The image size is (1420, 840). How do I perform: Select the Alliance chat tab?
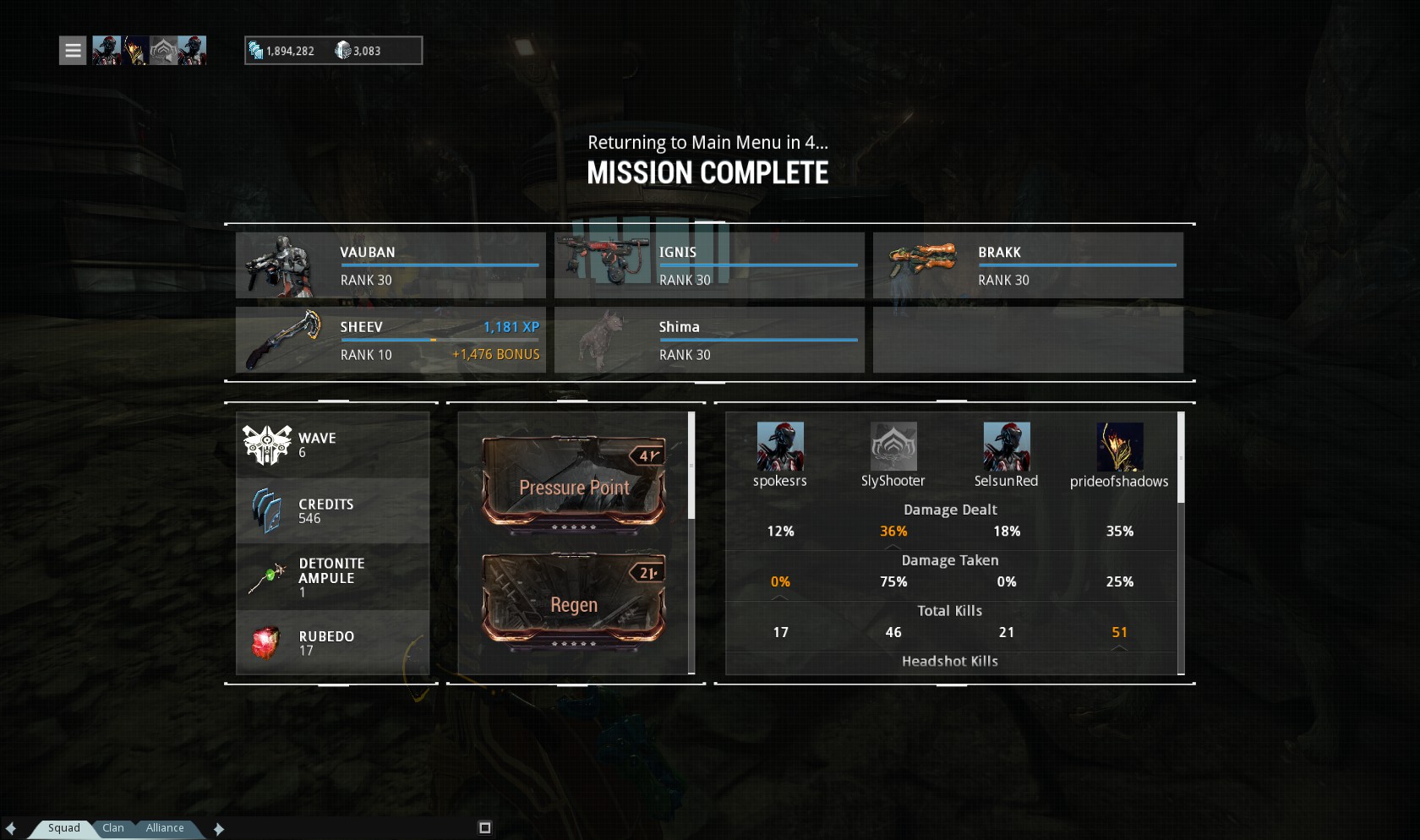coord(165,828)
